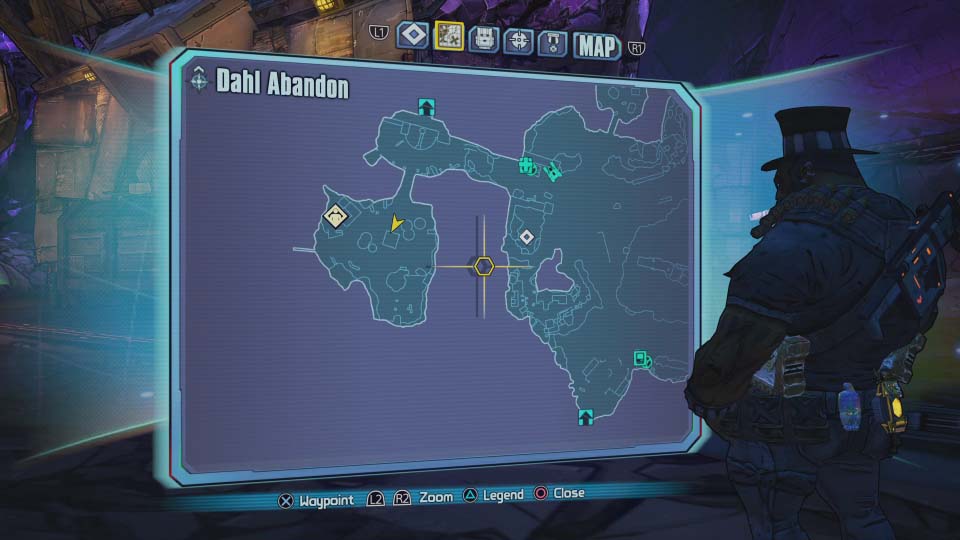Choose the cream diamond face marker
This screenshot has height=540, width=960.
tap(335, 215)
